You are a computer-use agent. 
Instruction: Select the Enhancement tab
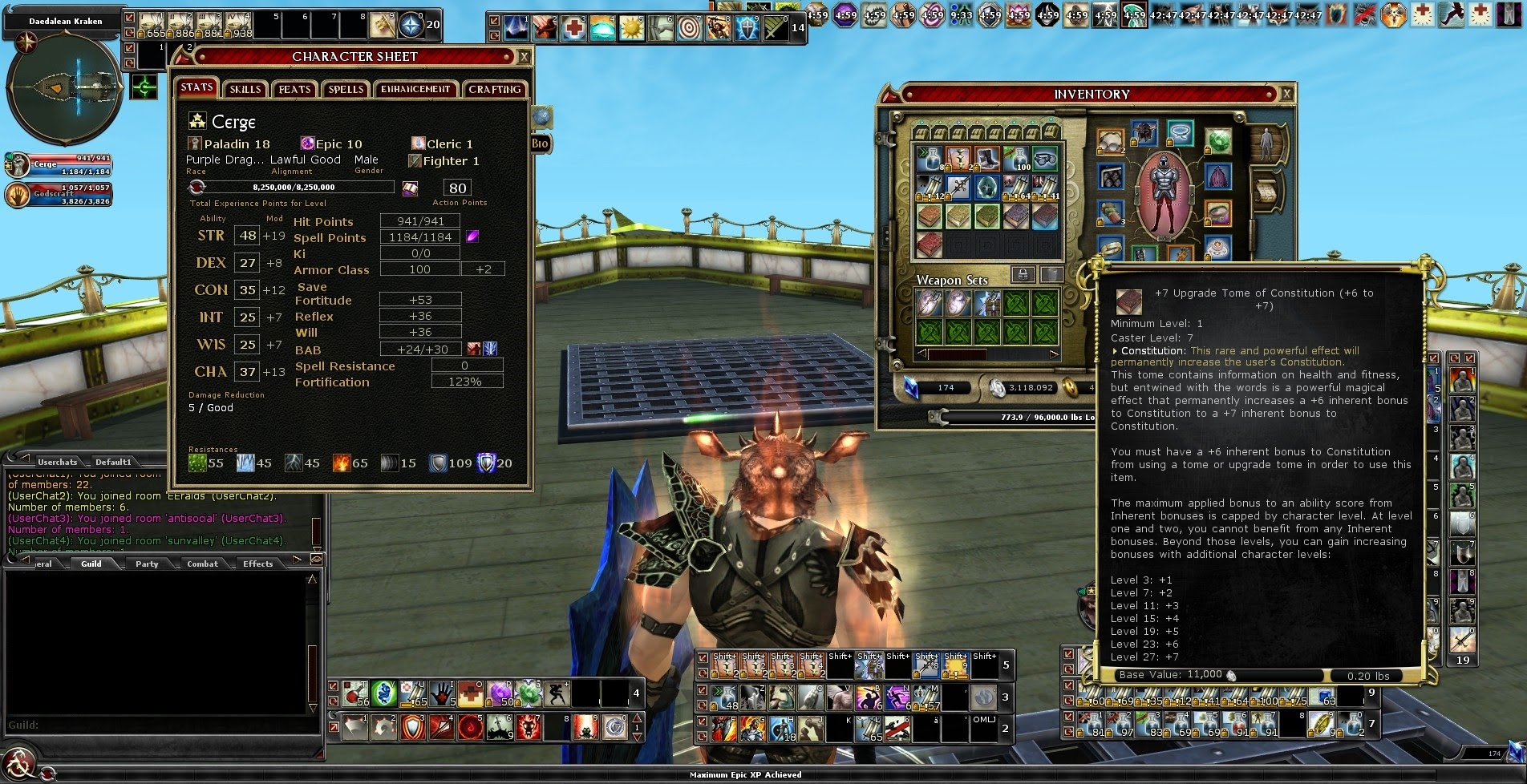(x=415, y=89)
